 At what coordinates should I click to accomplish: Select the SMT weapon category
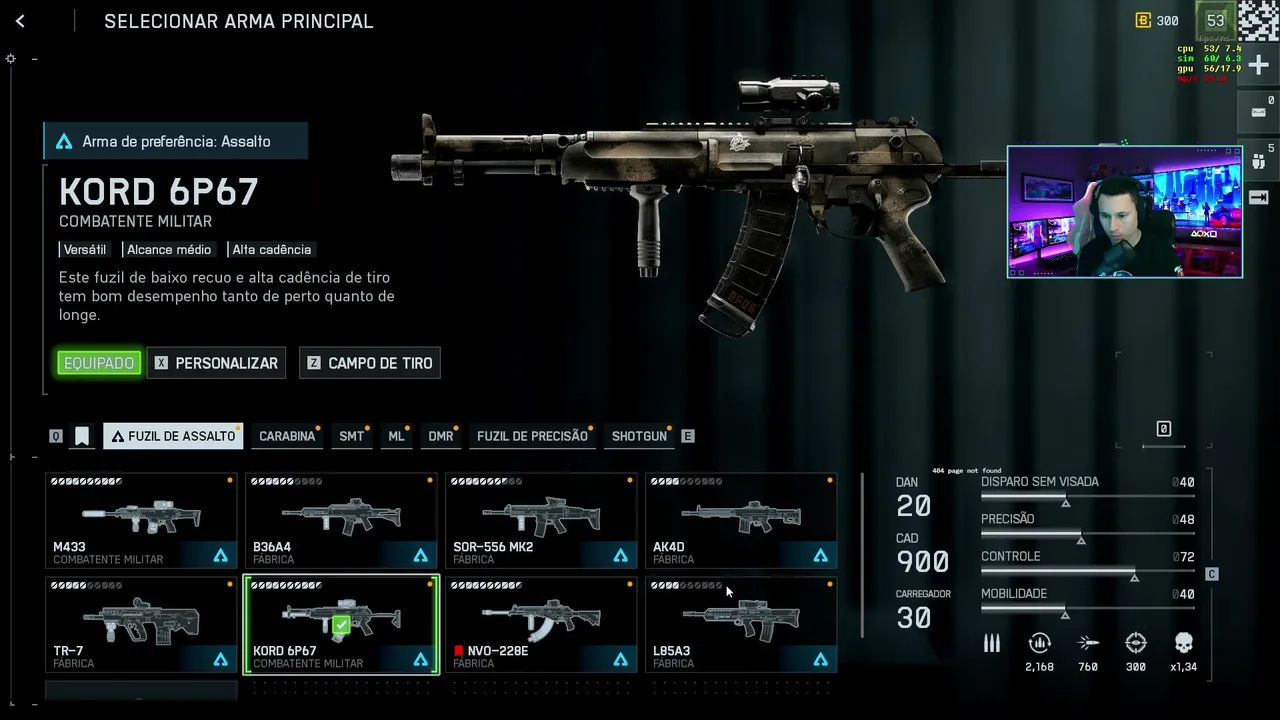(351, 436)
